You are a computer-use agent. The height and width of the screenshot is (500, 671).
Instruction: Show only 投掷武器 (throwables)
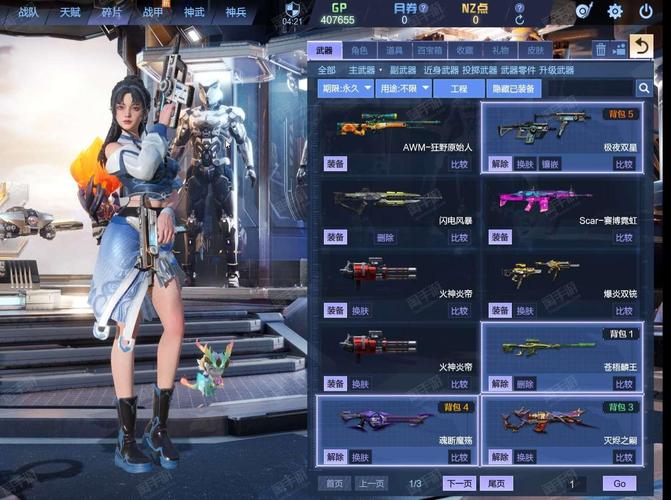click(479, 70)
